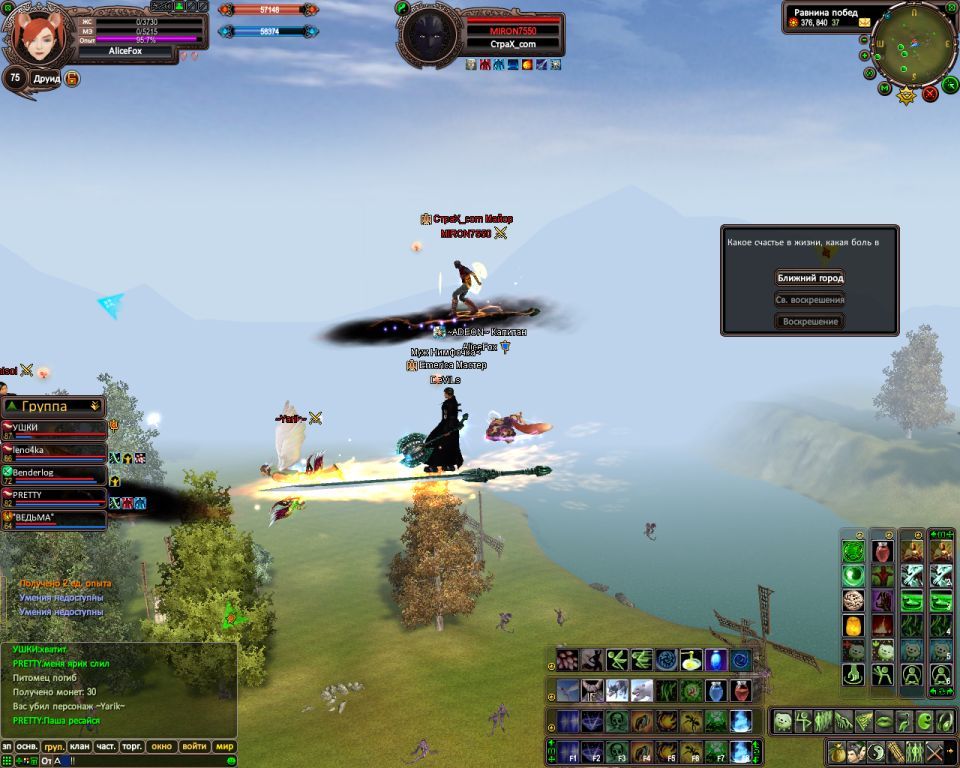Select the "мир" world chat tab

tap(225, 747)
